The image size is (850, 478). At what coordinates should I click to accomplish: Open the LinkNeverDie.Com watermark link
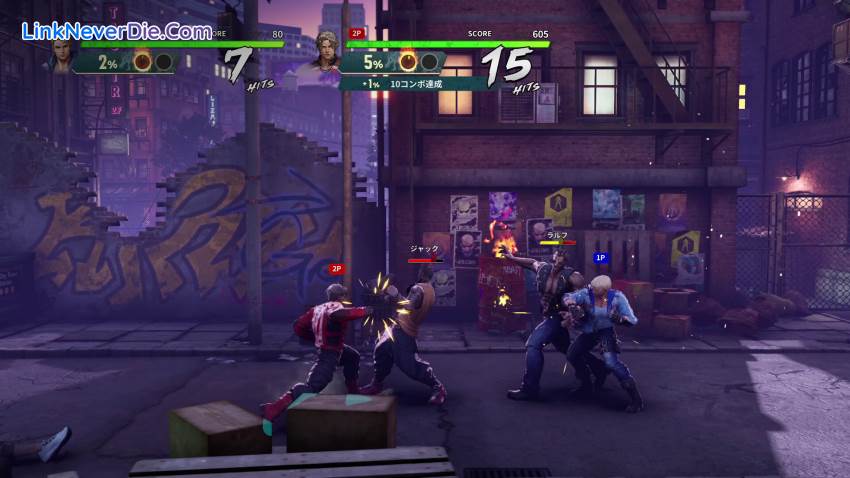pos(117,32)
